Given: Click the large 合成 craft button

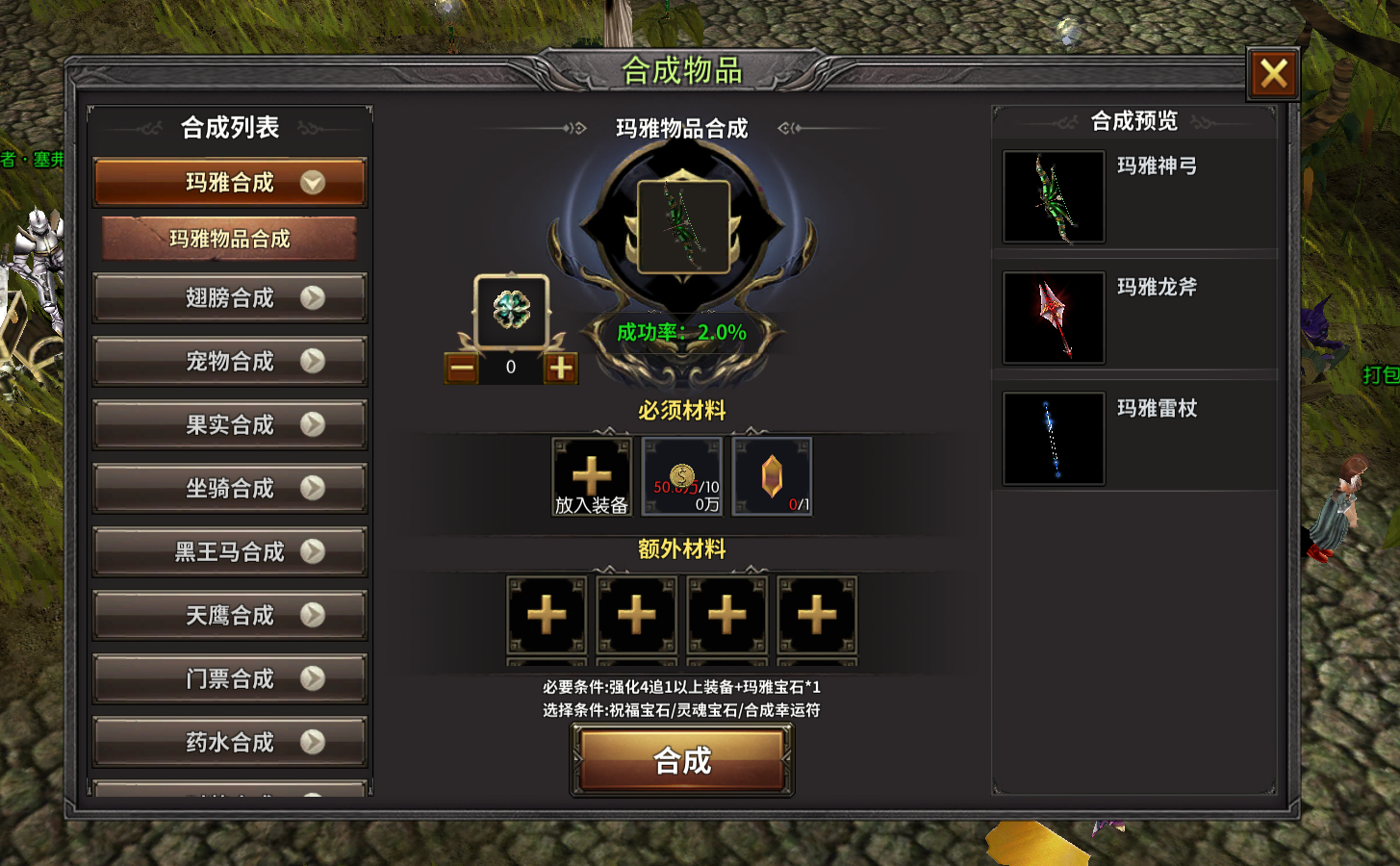Looking at the screenshot, I should [x=682, y=761].
